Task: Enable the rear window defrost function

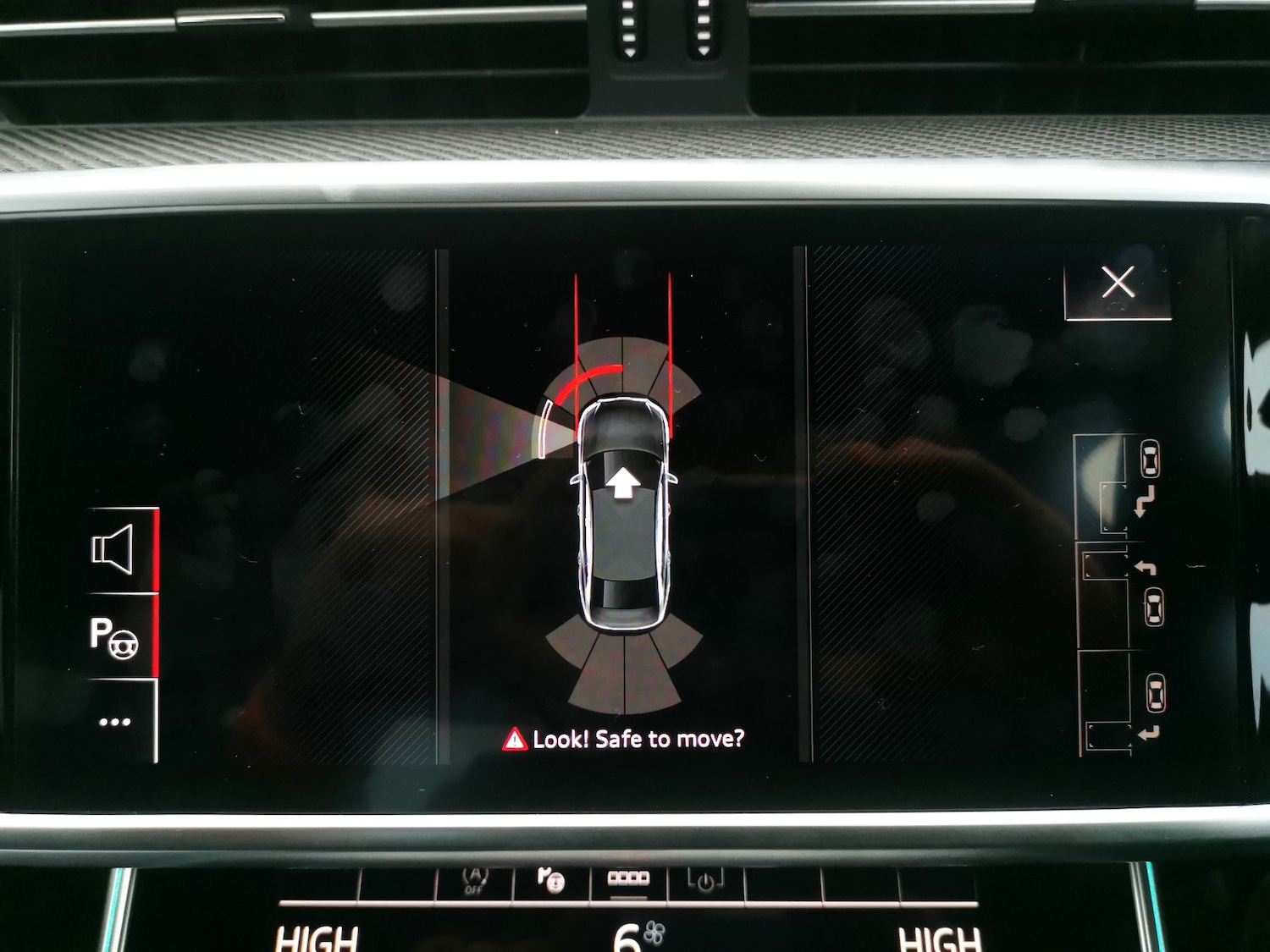Action: 550,880
